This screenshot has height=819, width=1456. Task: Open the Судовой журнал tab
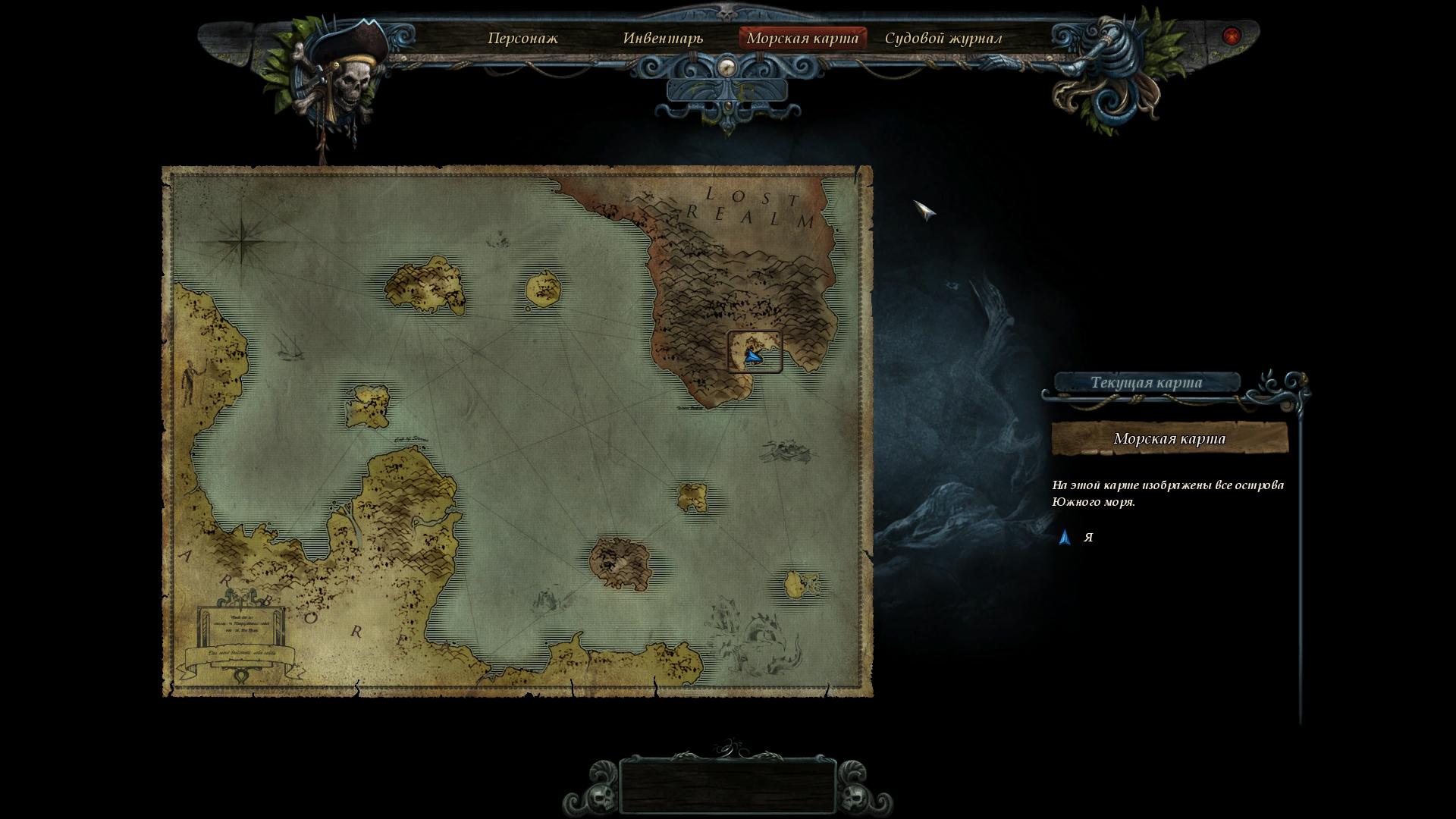pos(943,38)
